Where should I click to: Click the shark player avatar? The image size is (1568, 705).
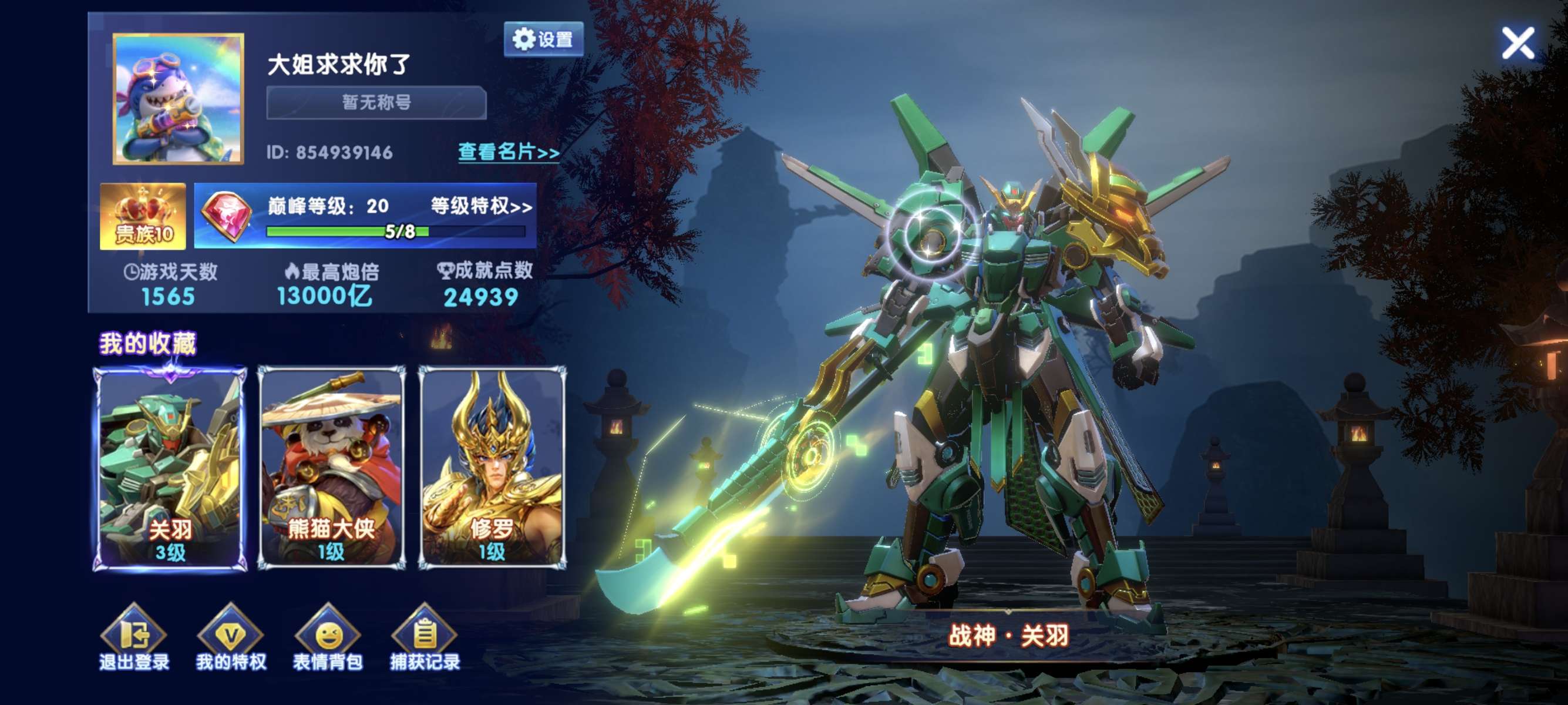pos(179,99)
